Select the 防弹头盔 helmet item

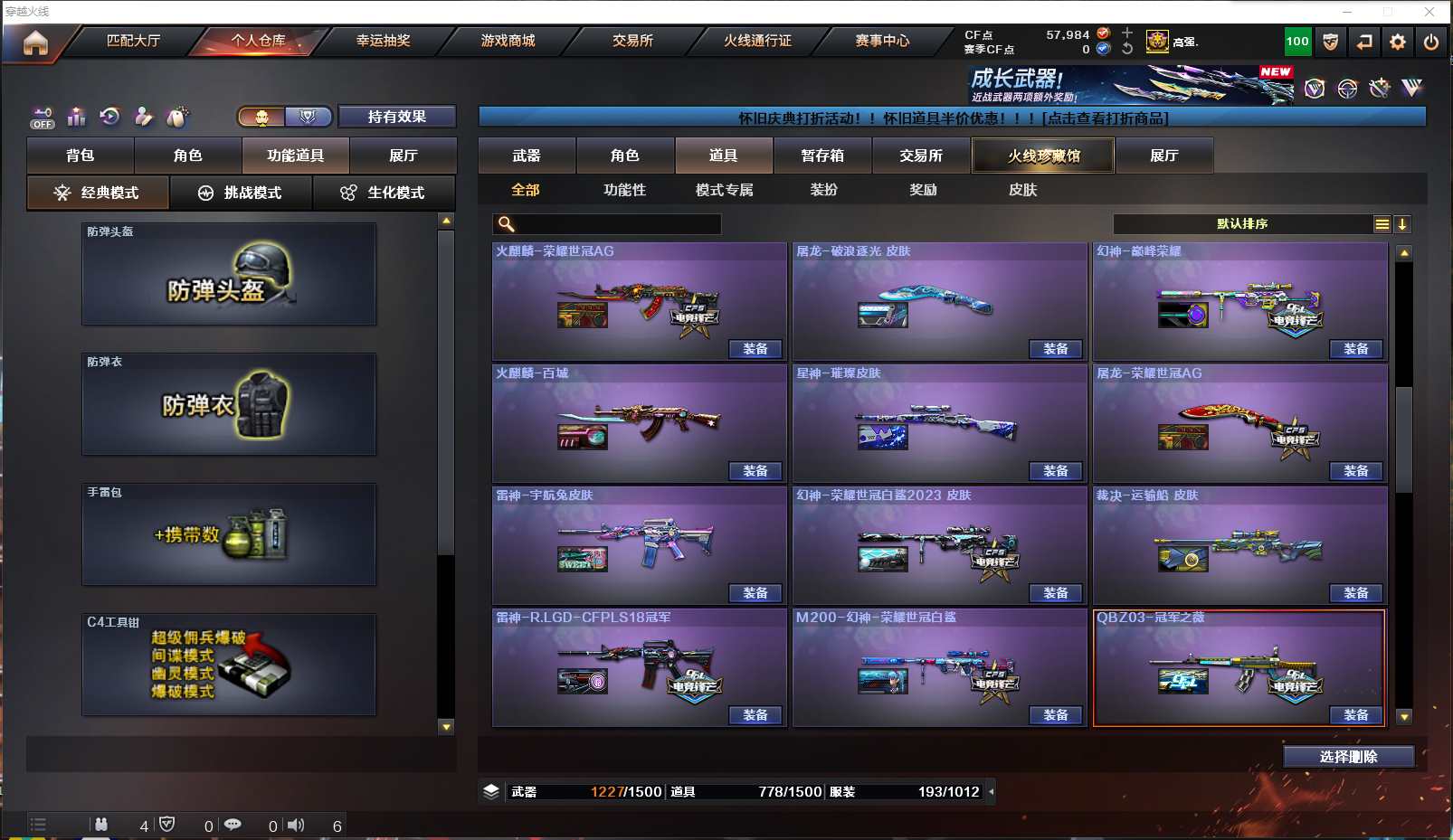coord(229,274)
